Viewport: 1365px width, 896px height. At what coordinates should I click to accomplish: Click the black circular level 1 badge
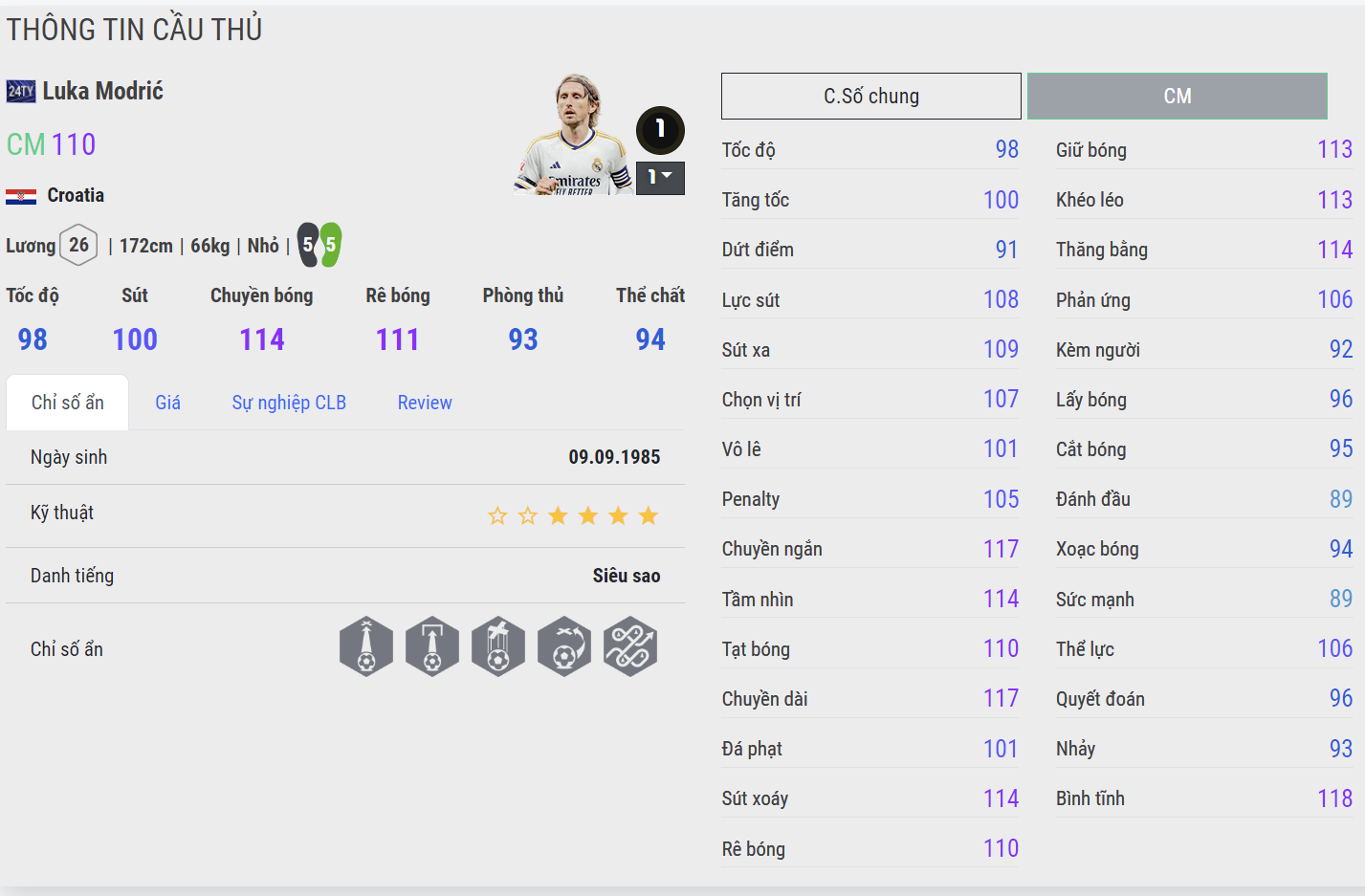tap(659, 130)
